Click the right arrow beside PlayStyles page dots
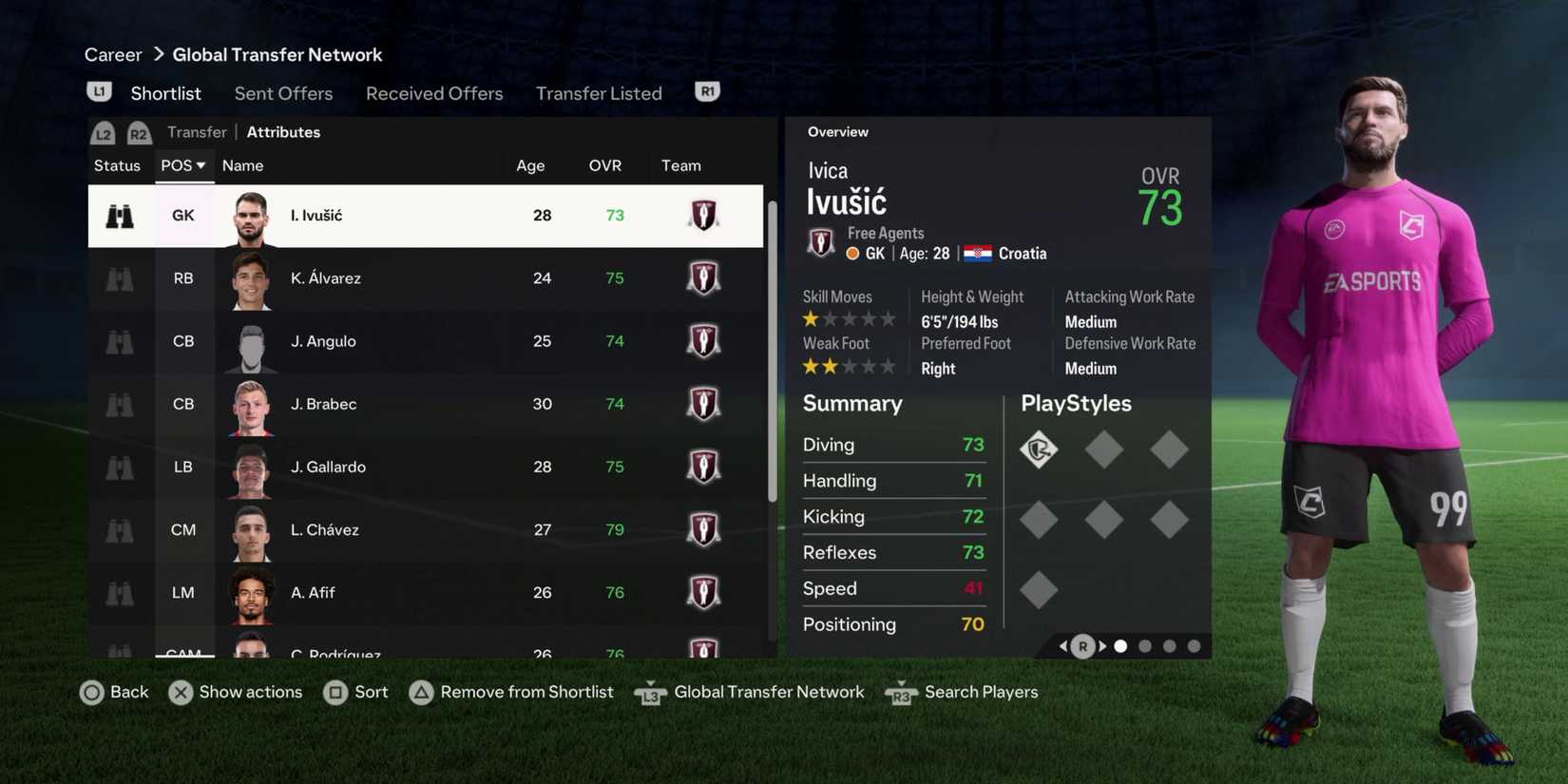This screenshot has height=784, width=1568. [x=1102, y=645]
